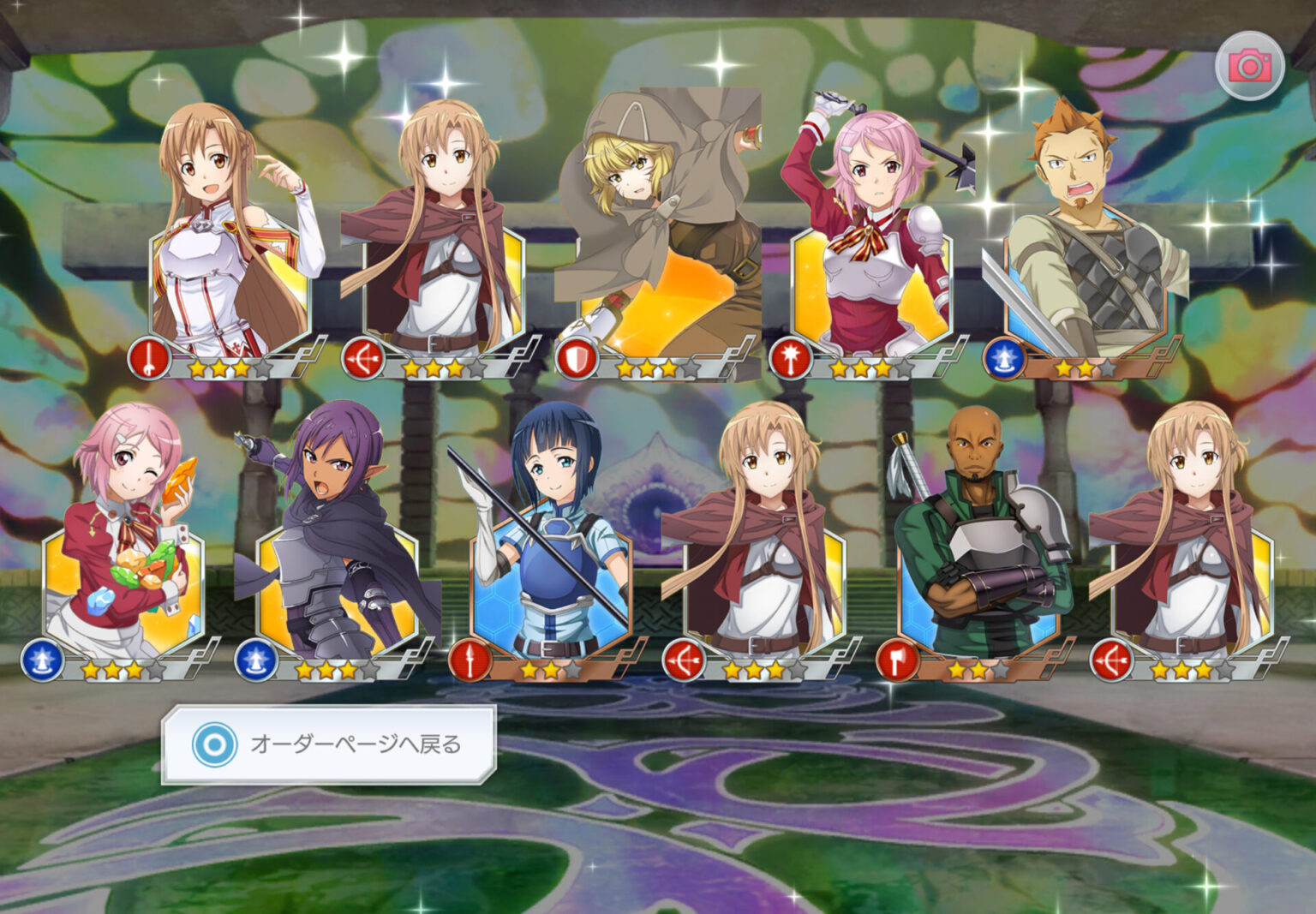The image size is (1316, 914).
Task: Select the white-uniform Asuna card
Action: [x=230, y=248]
